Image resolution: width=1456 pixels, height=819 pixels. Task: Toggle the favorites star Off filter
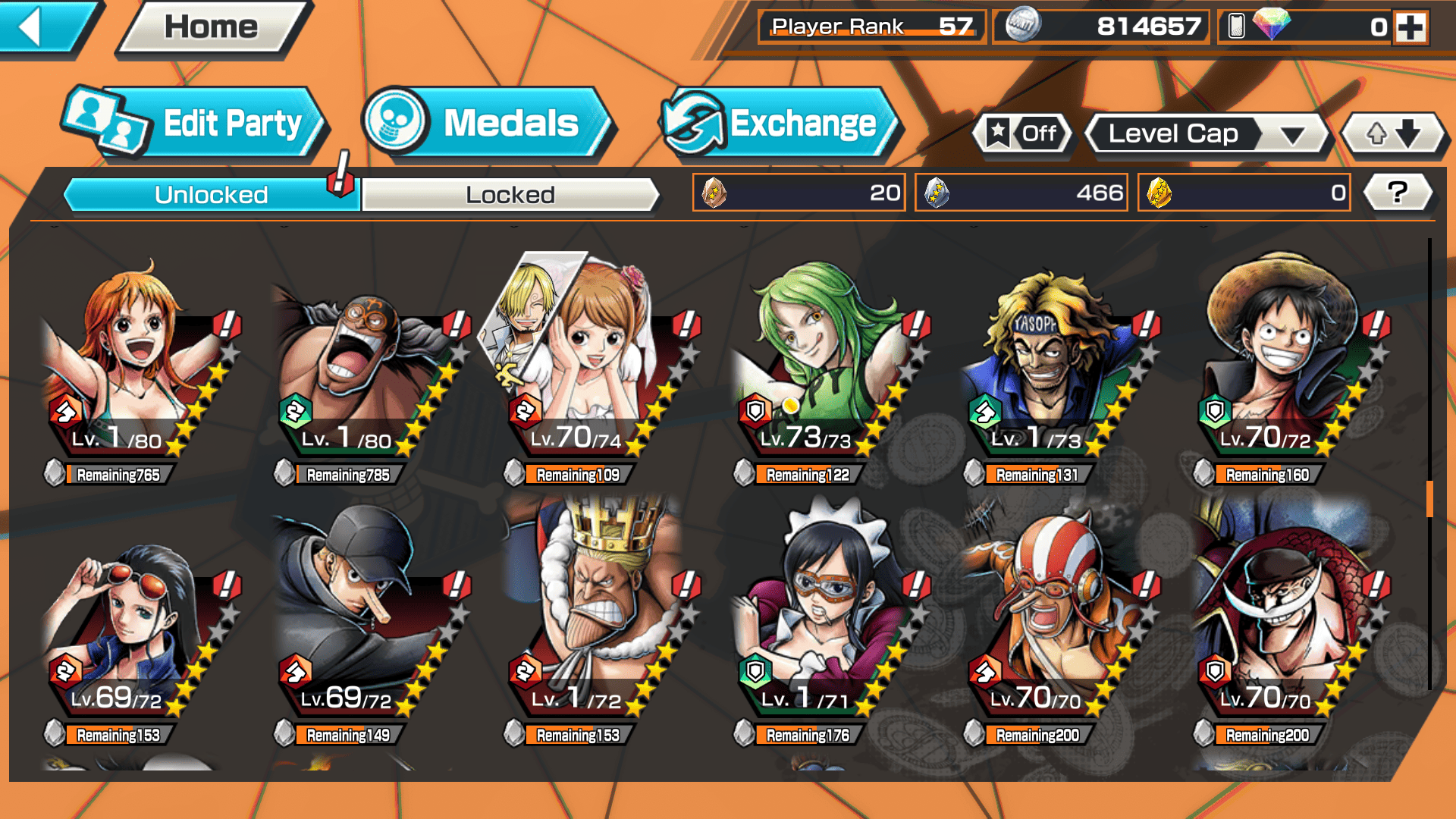tap(1022, 134)
